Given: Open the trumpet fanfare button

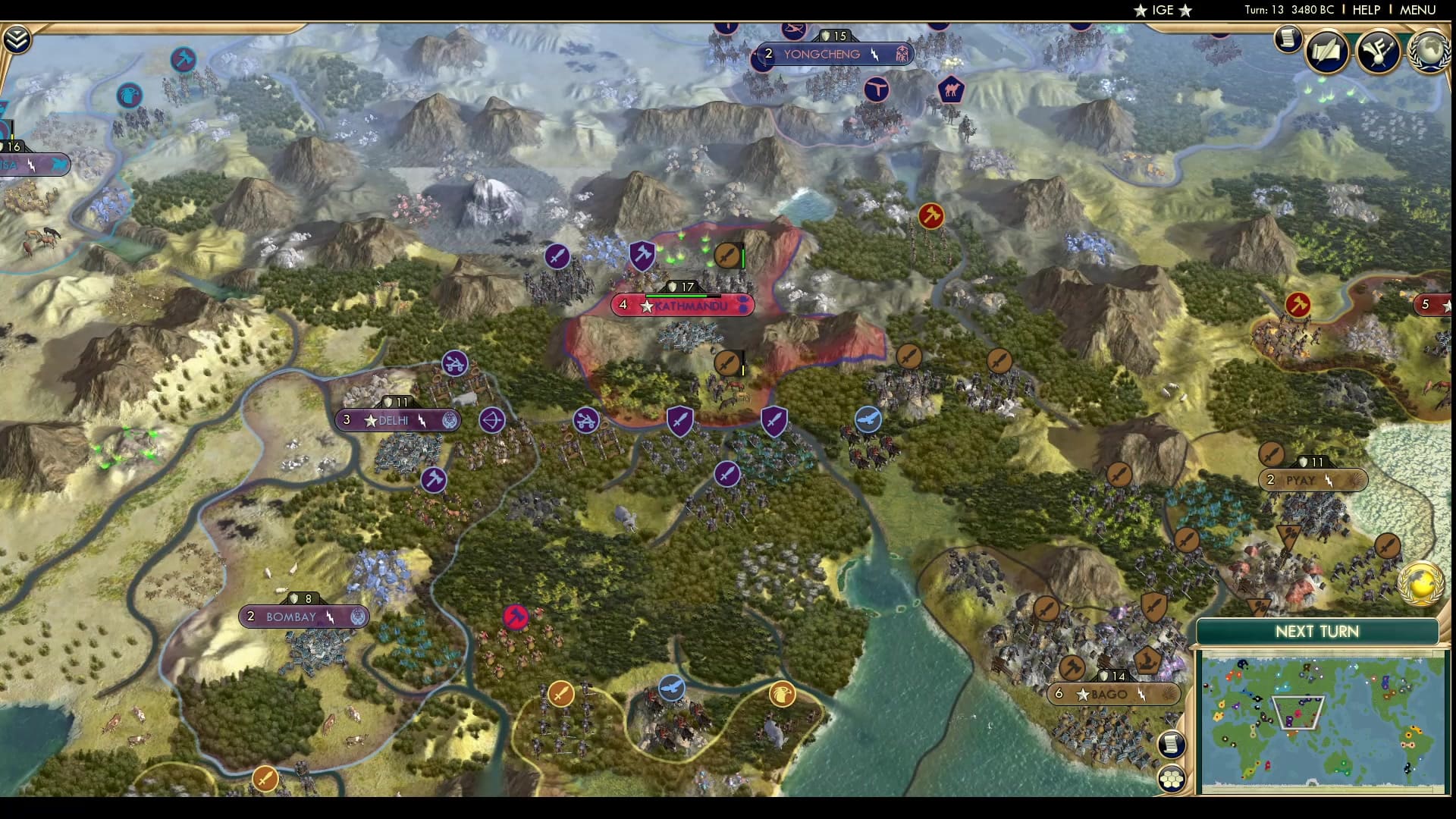Looking at the screenshot, I should point(1378,51).
